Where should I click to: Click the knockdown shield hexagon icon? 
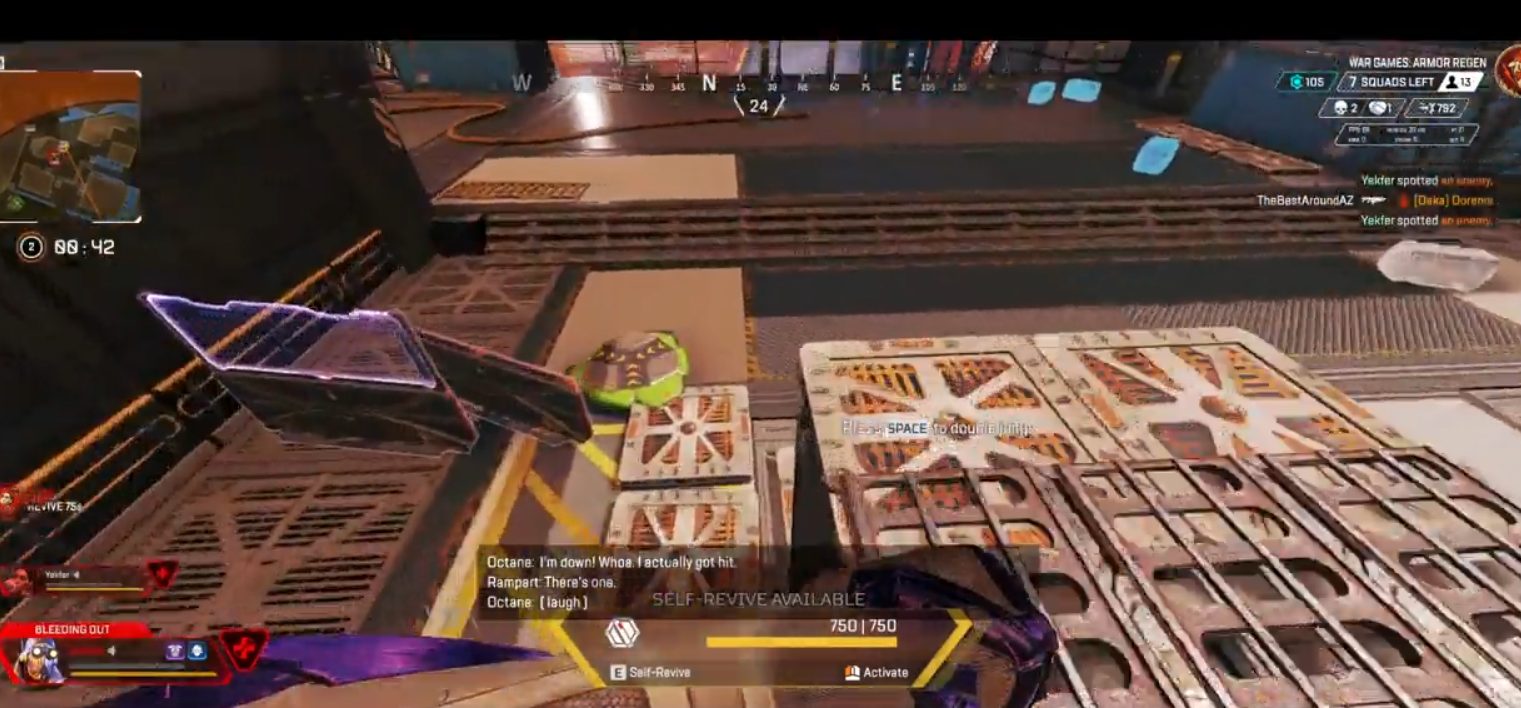pyautogui.click(x=622, y=633)
